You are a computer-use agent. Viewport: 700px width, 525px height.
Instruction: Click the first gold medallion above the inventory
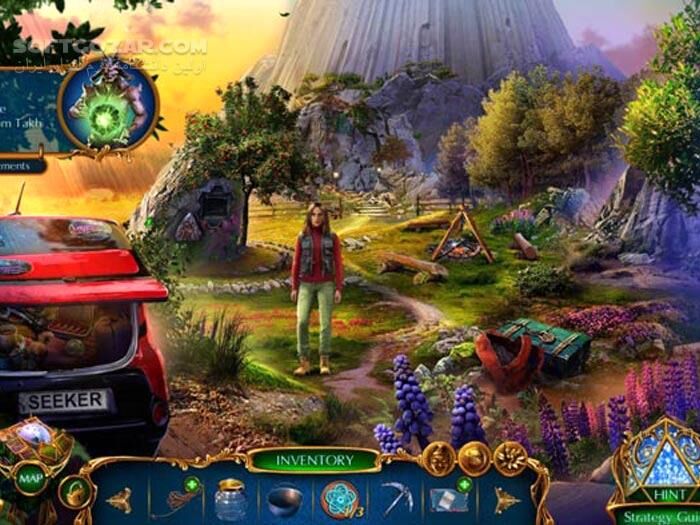439,459
